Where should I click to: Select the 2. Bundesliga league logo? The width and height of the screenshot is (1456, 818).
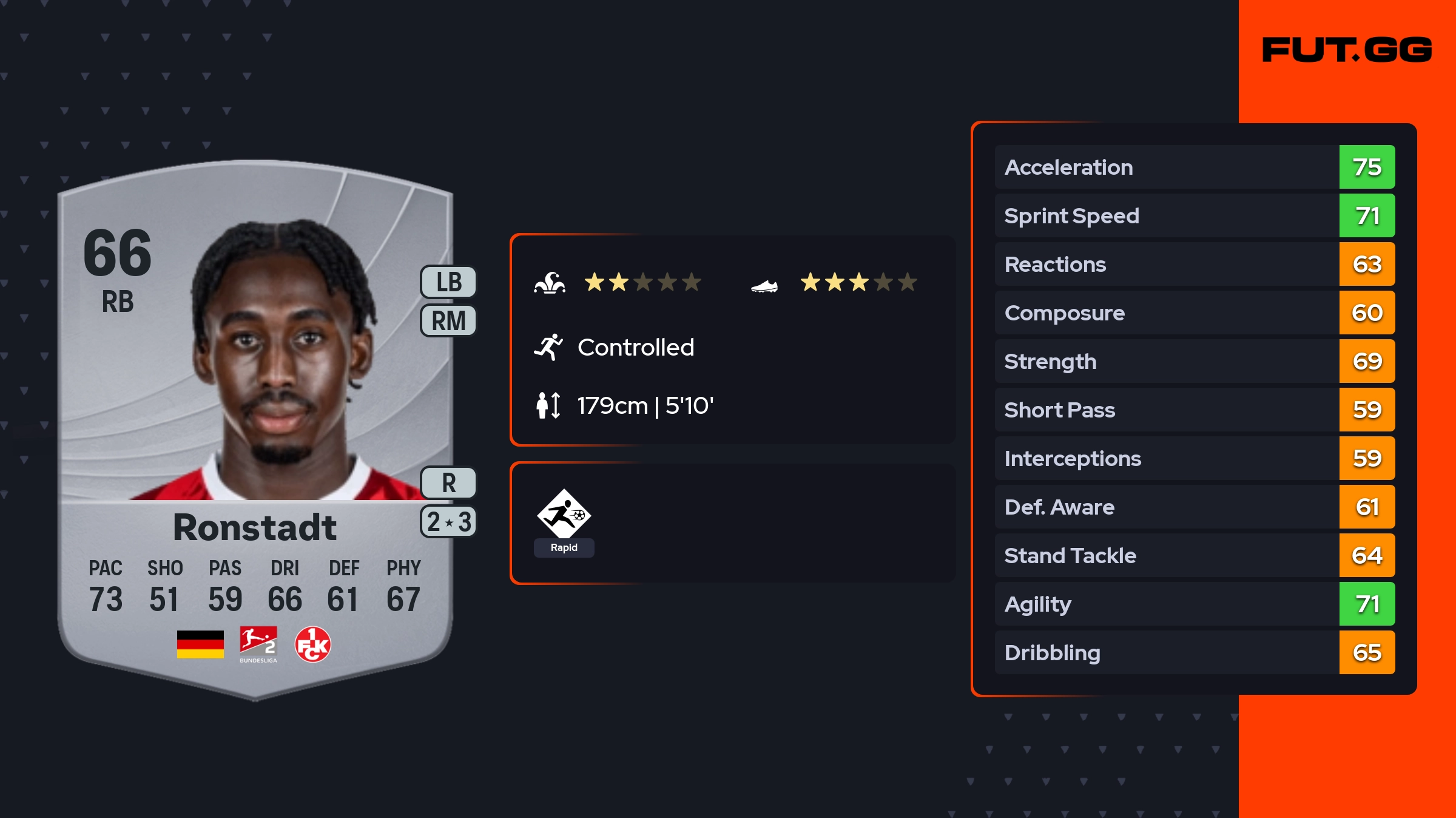tap(258, 644)
